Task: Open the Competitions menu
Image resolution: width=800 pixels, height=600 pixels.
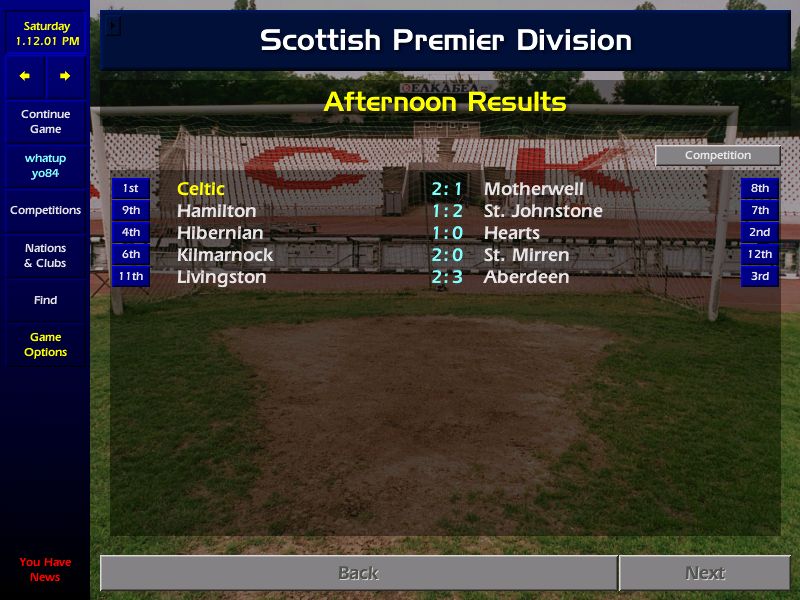Action: click(x=45, y=211)
